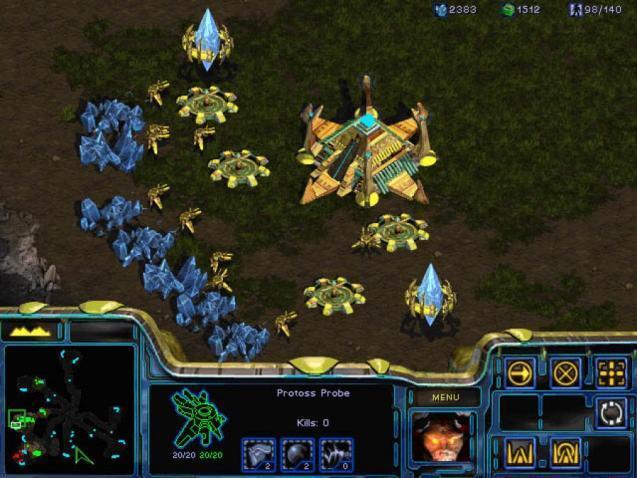Choose the Gather resources command
This screenshot has width=637, height=478.
[x=611, y=412]
